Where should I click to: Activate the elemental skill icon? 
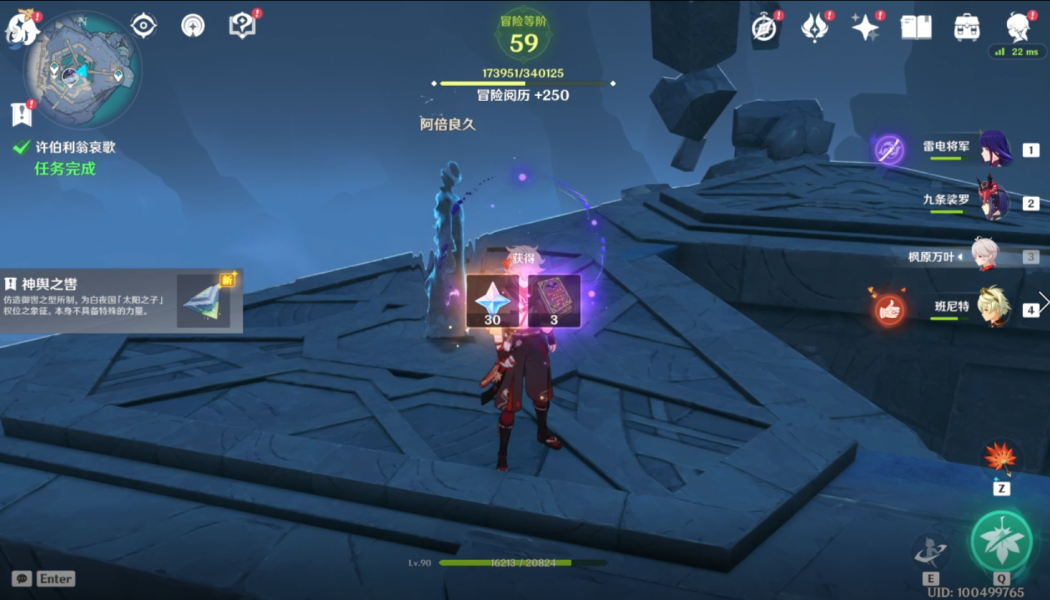pos(930,550)
